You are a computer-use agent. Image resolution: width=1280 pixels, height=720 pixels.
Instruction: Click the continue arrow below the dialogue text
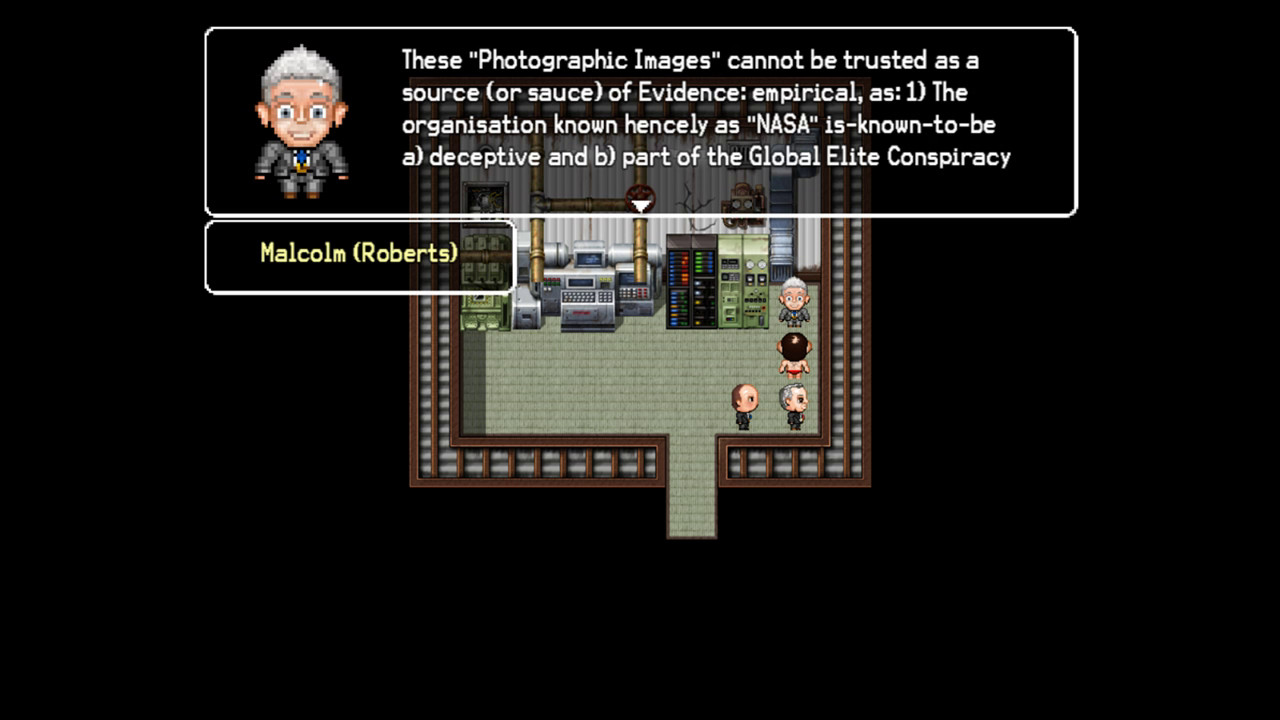(x=640, y=205)
